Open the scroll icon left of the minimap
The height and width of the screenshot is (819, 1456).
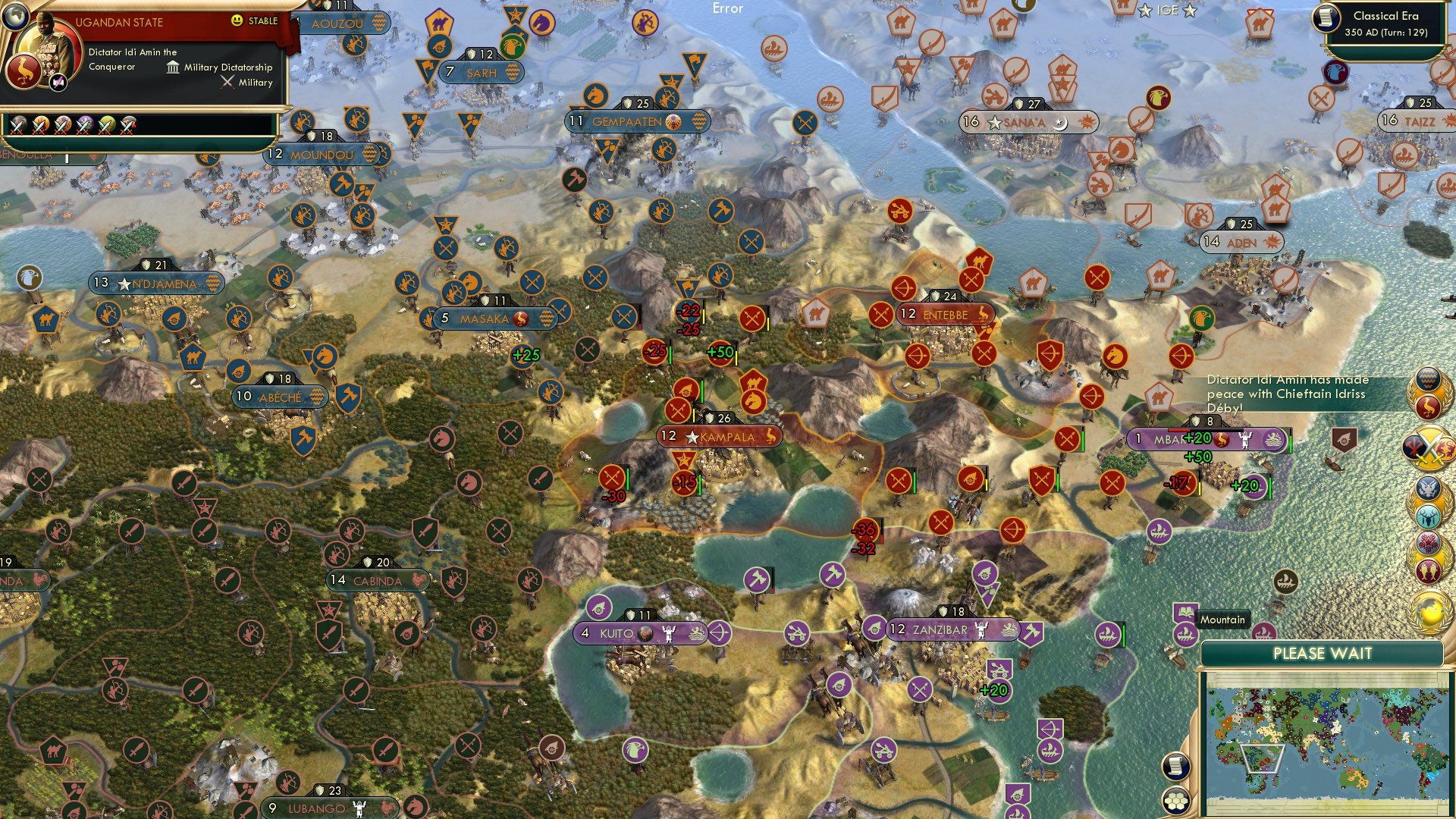pos(1175,766)
